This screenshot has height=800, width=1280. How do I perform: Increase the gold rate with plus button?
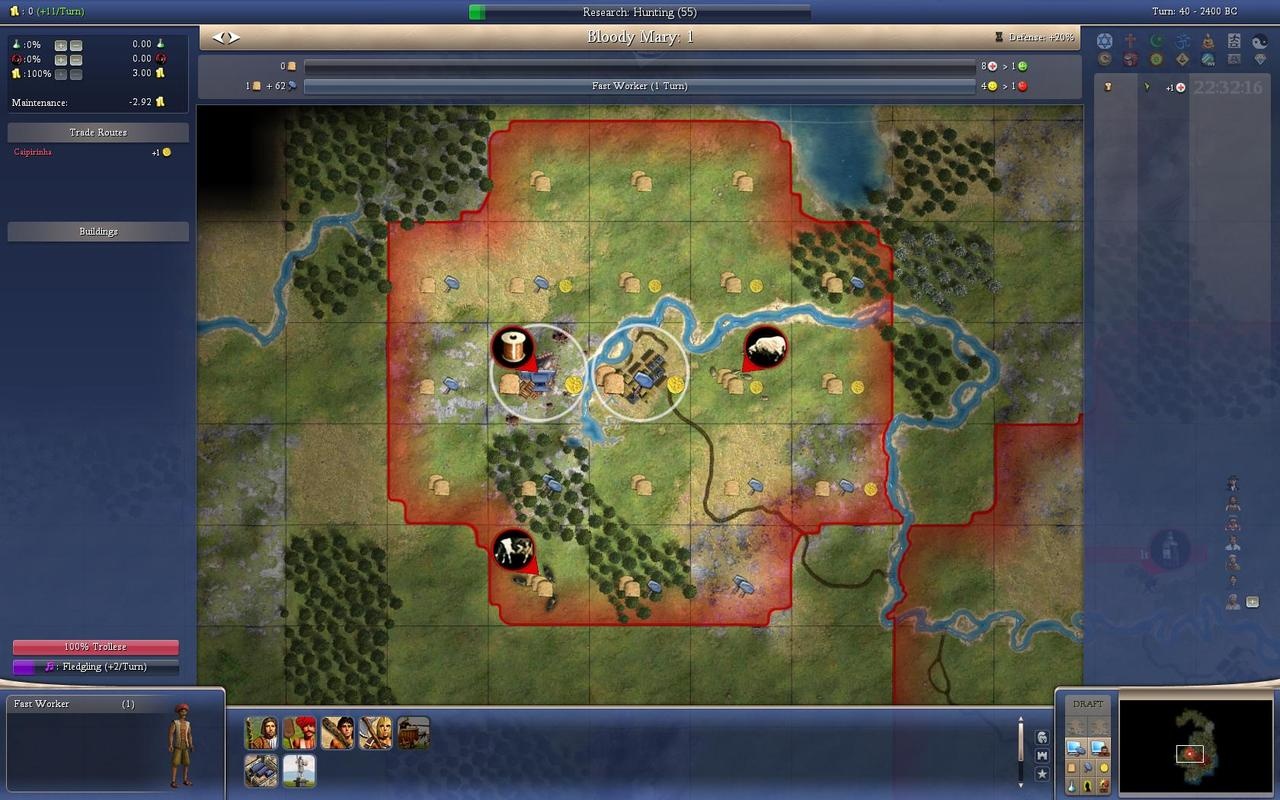(x=61, y=74)
